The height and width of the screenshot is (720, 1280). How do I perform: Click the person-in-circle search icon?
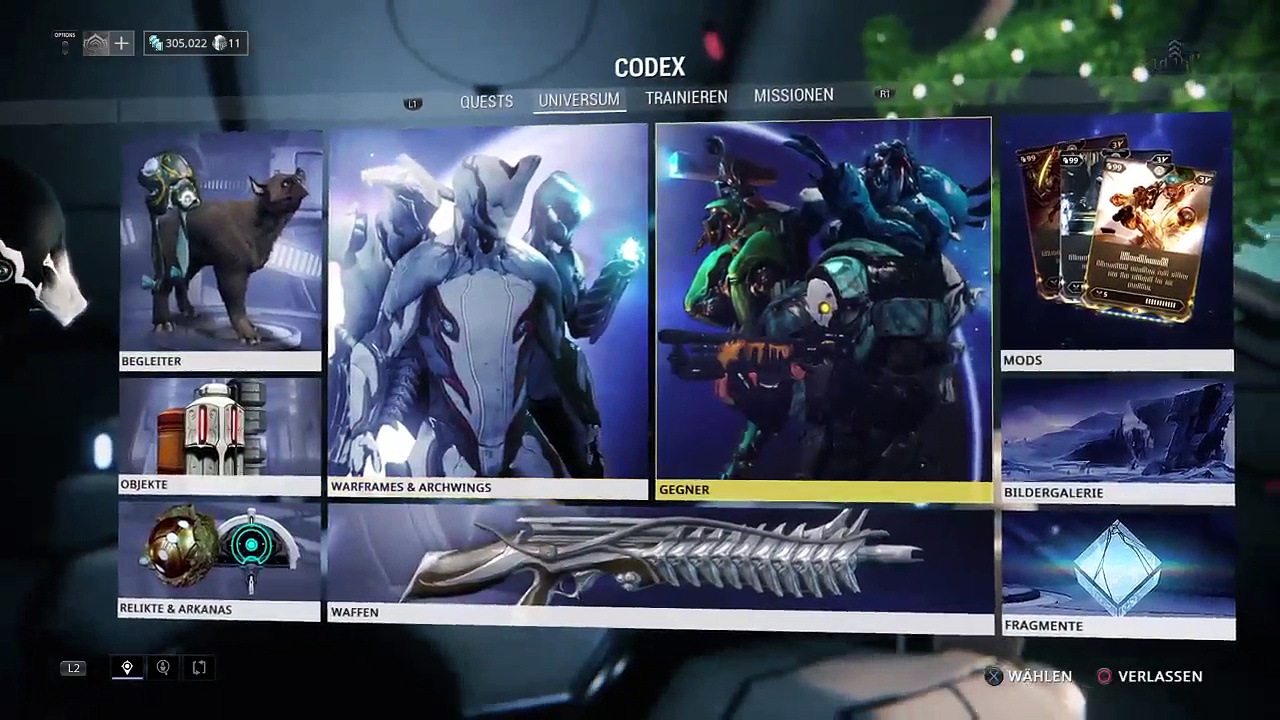point(163,667)
